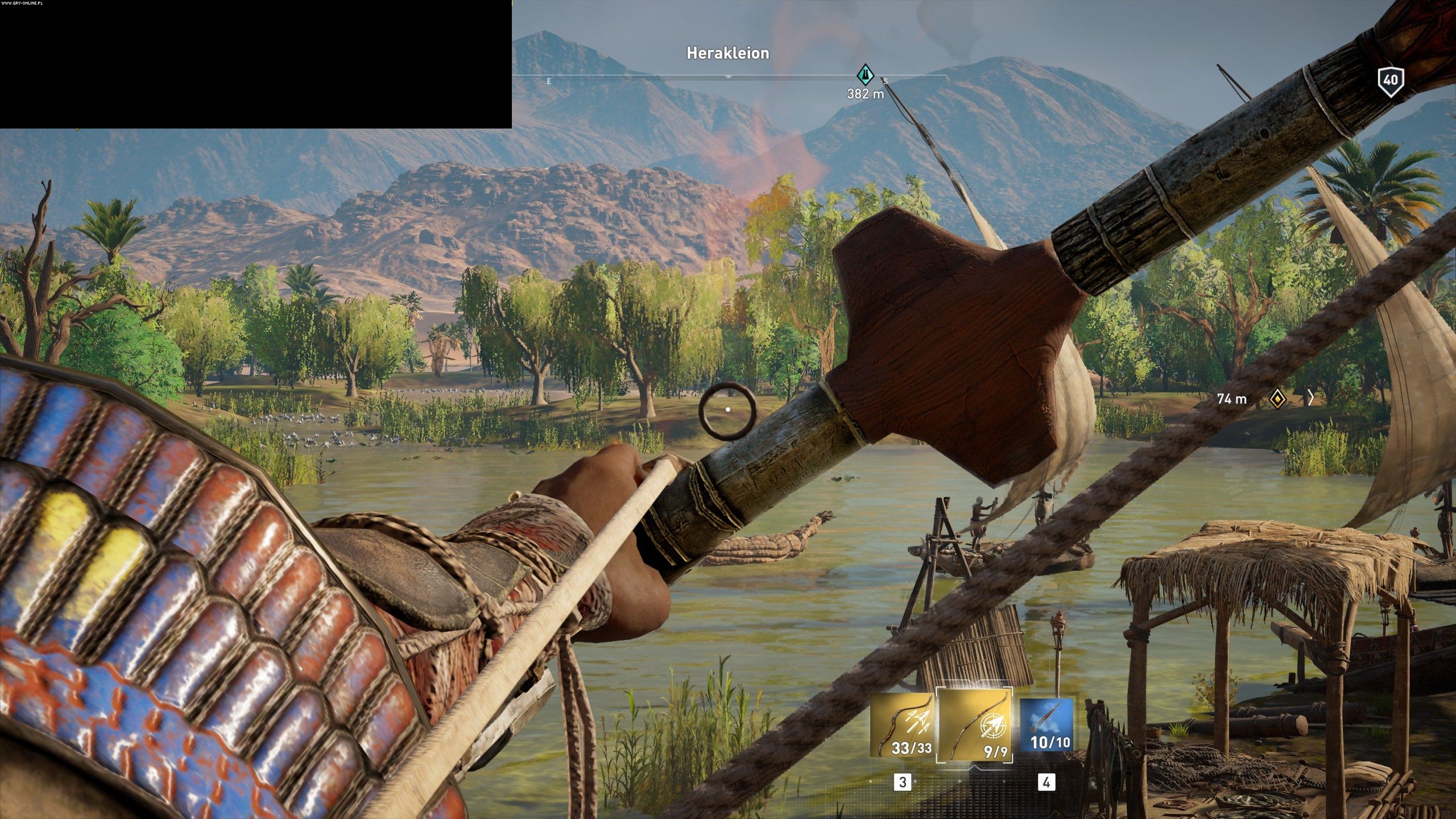
Task: Open the level 40 shield badge
Action: pyautogui.click(x=1390, y=81)
